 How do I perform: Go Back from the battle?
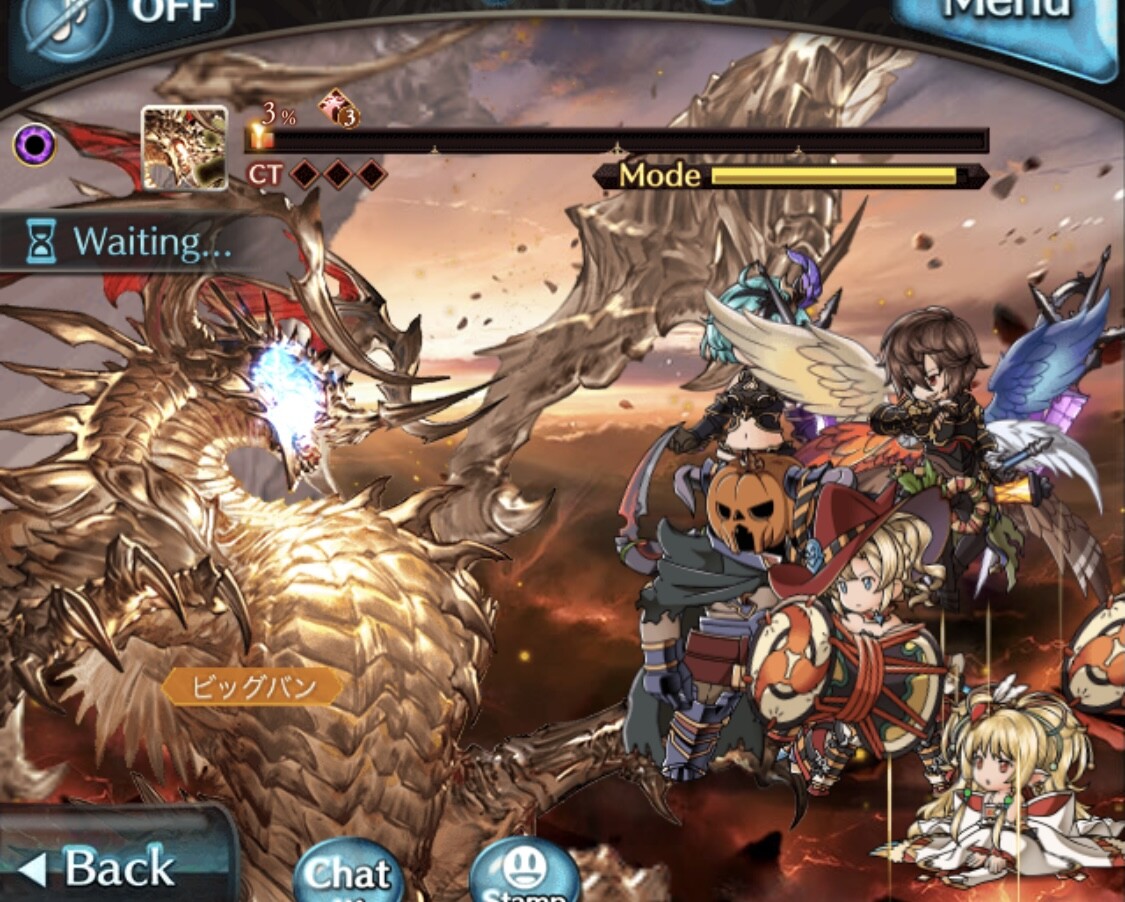click(105, 865)
